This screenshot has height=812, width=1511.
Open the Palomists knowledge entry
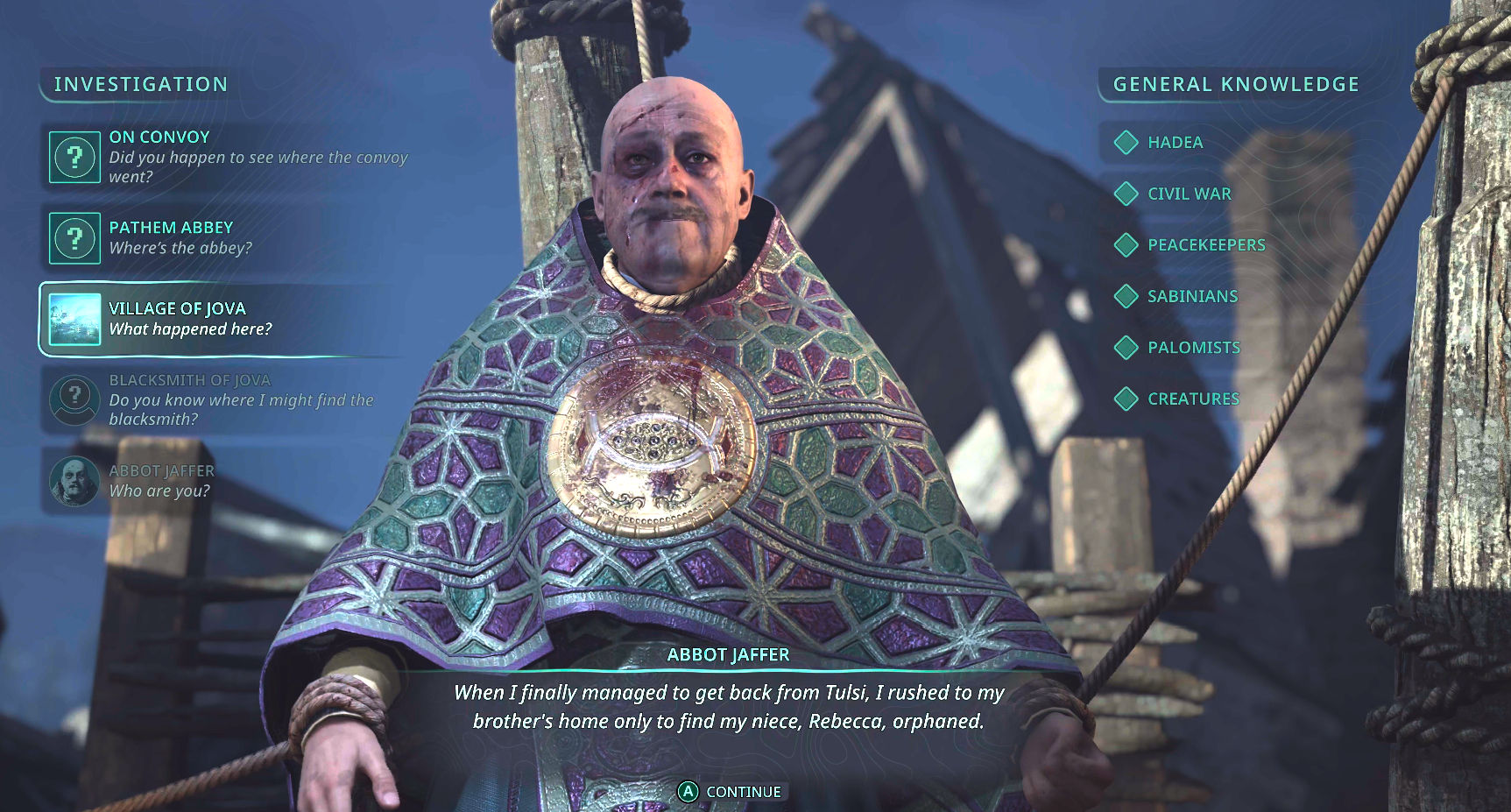coord(1193,348)
